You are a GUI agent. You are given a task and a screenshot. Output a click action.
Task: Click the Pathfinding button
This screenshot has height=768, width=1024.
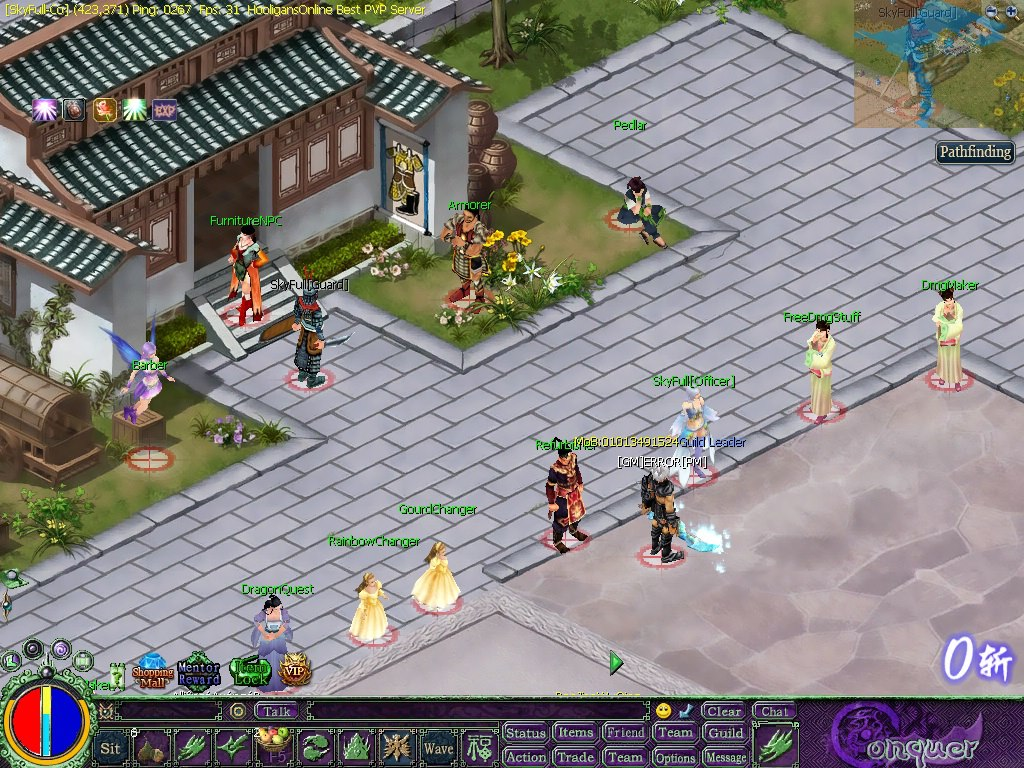[x=975, y=153]
